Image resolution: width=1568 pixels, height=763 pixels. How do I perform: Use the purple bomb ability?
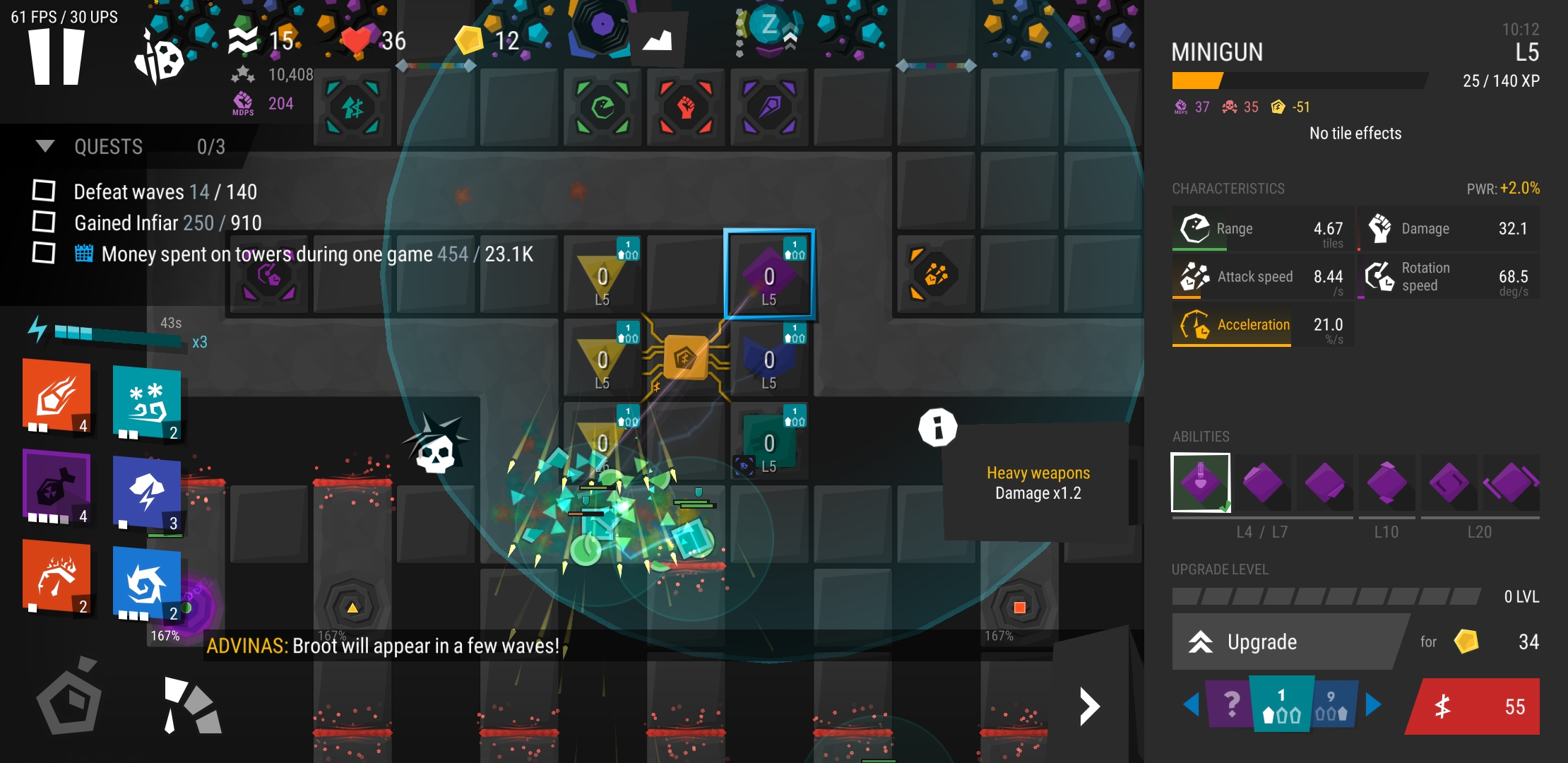coord(57,487)
